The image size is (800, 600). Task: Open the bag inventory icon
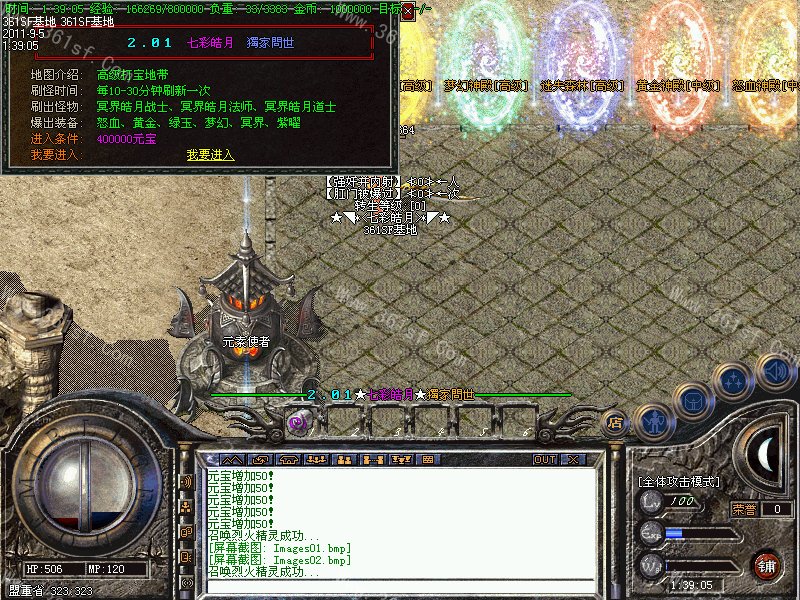pos(692,400)
